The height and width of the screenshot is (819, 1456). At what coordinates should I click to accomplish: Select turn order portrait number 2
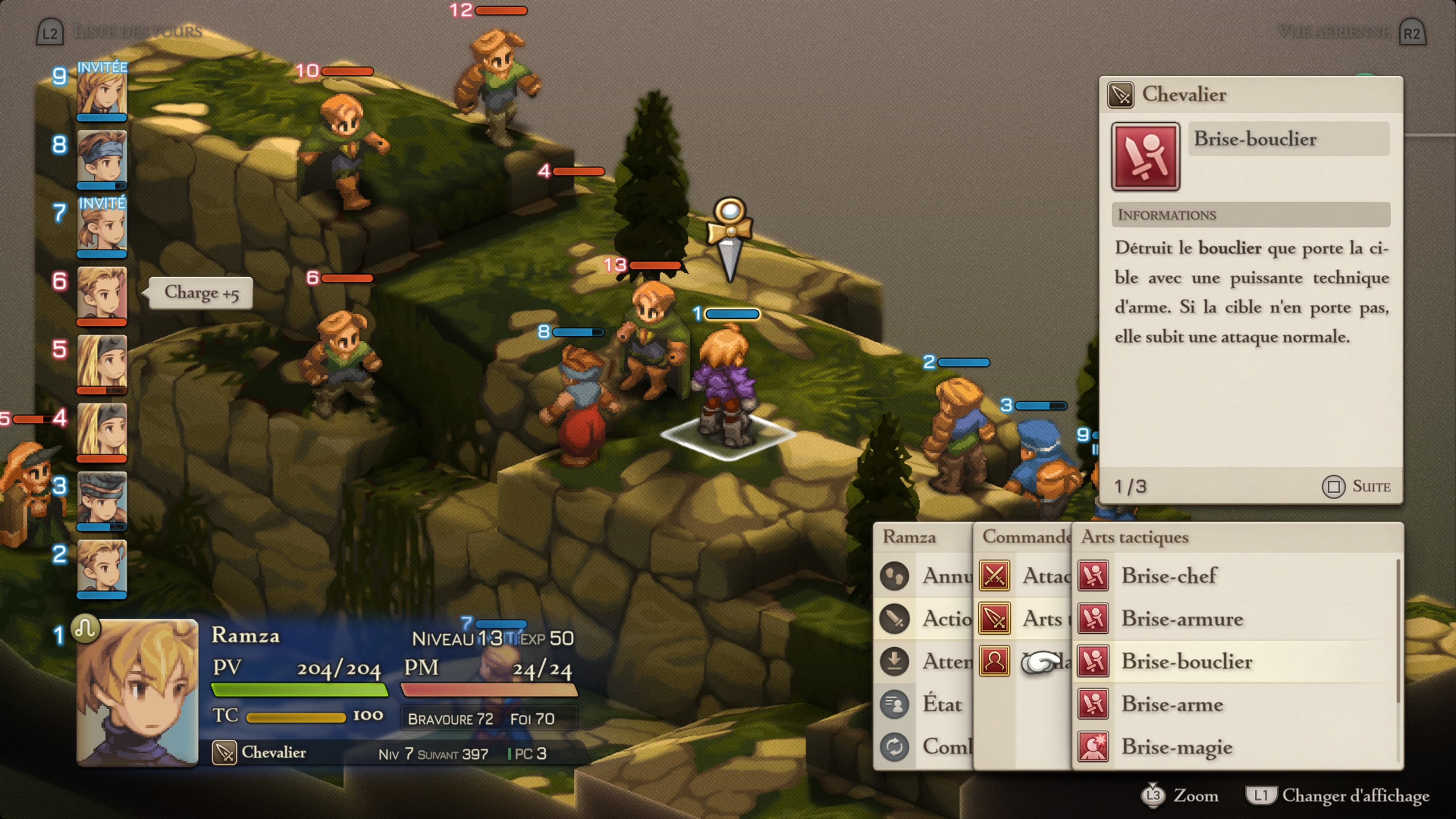click(x=102, y=568)
